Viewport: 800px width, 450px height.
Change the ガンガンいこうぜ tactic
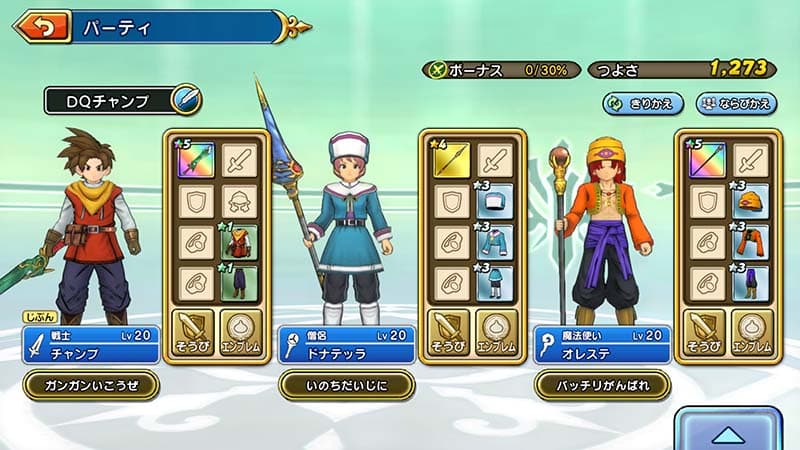pyautogui.click(x=89, y=384)
